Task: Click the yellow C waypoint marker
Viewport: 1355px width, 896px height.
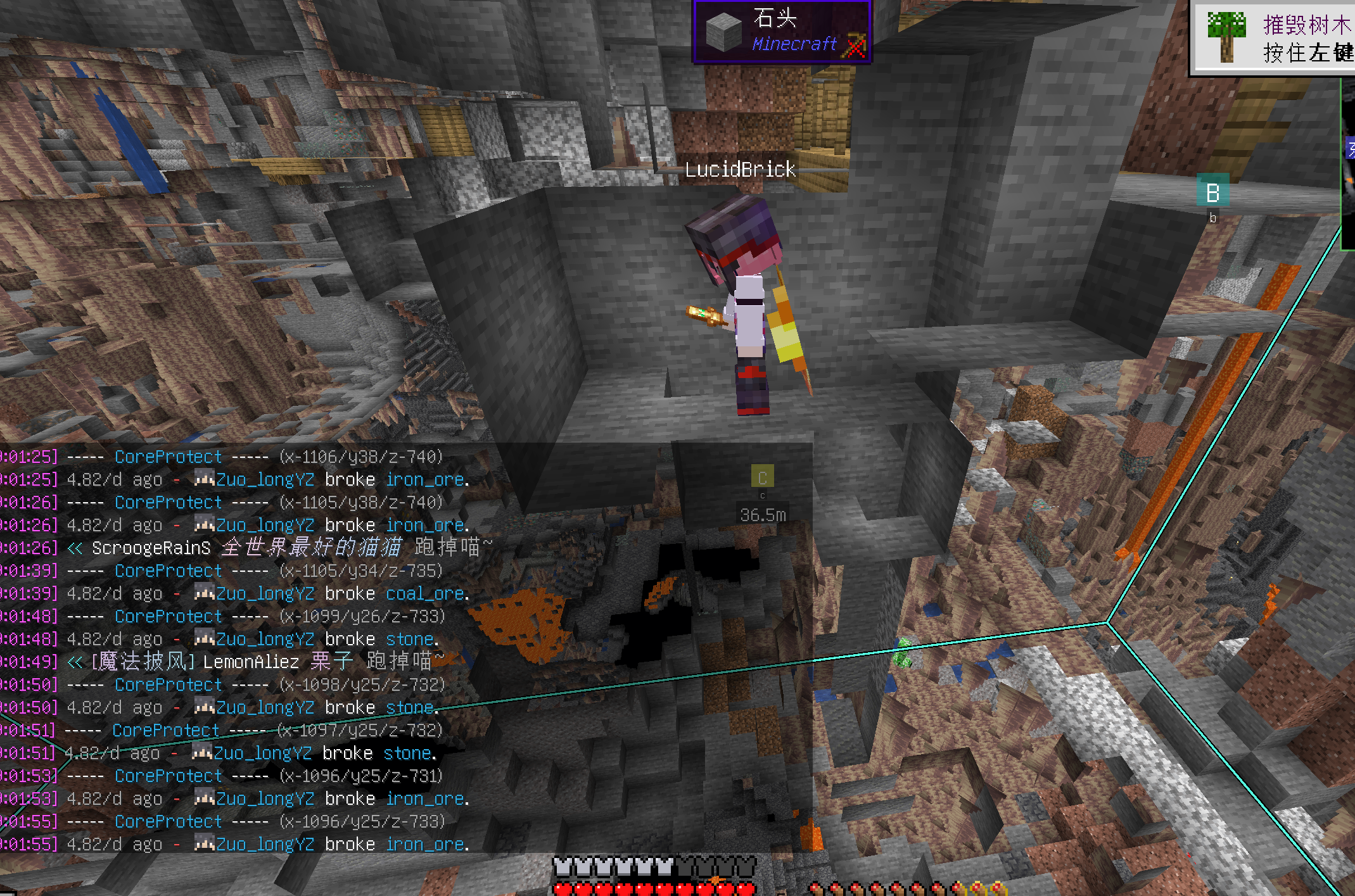Action: pos(762,478)
